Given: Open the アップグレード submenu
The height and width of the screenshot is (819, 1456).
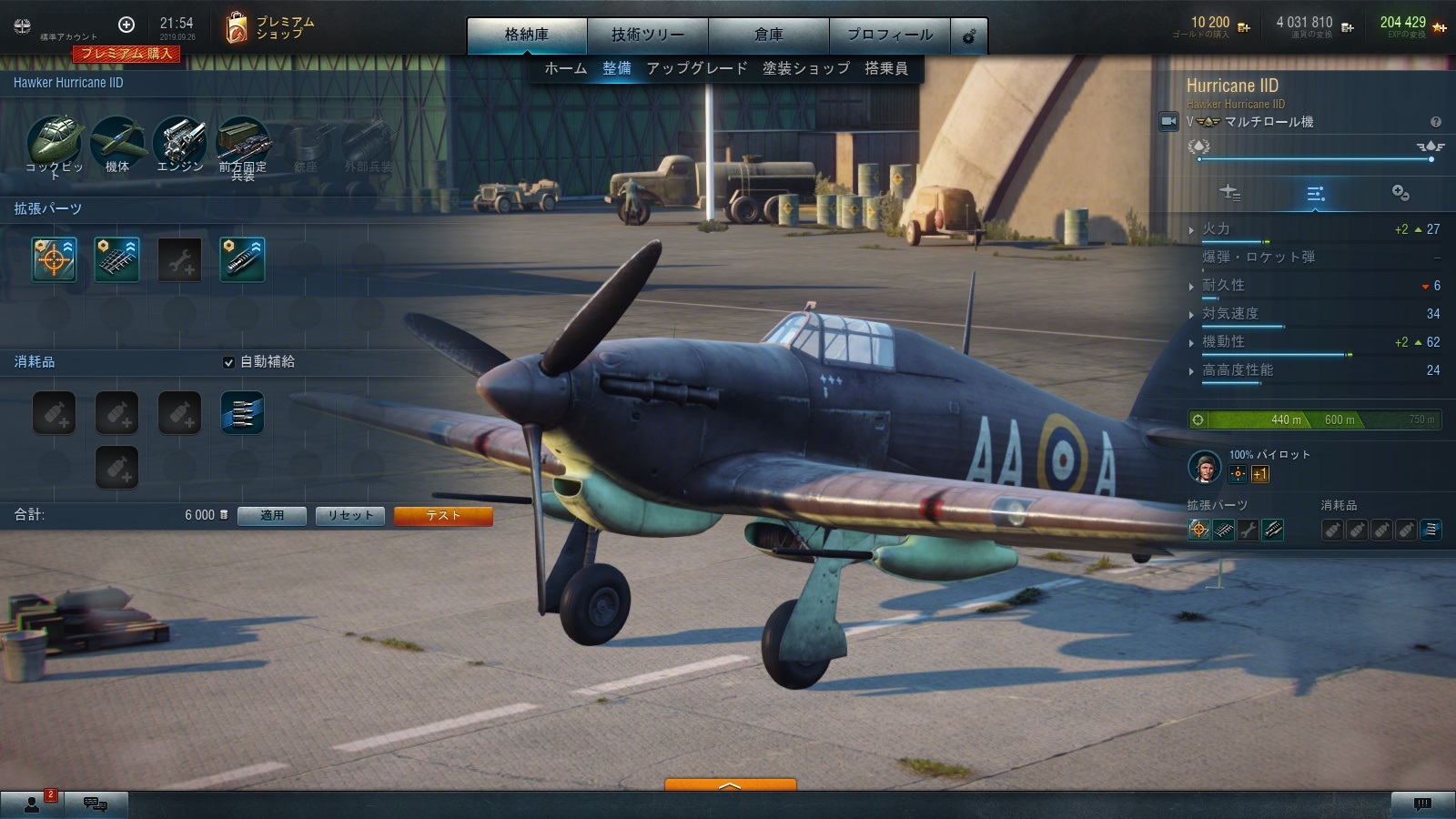Looking at the screenshot, I should pyautogui.click(x=696, y=68).
